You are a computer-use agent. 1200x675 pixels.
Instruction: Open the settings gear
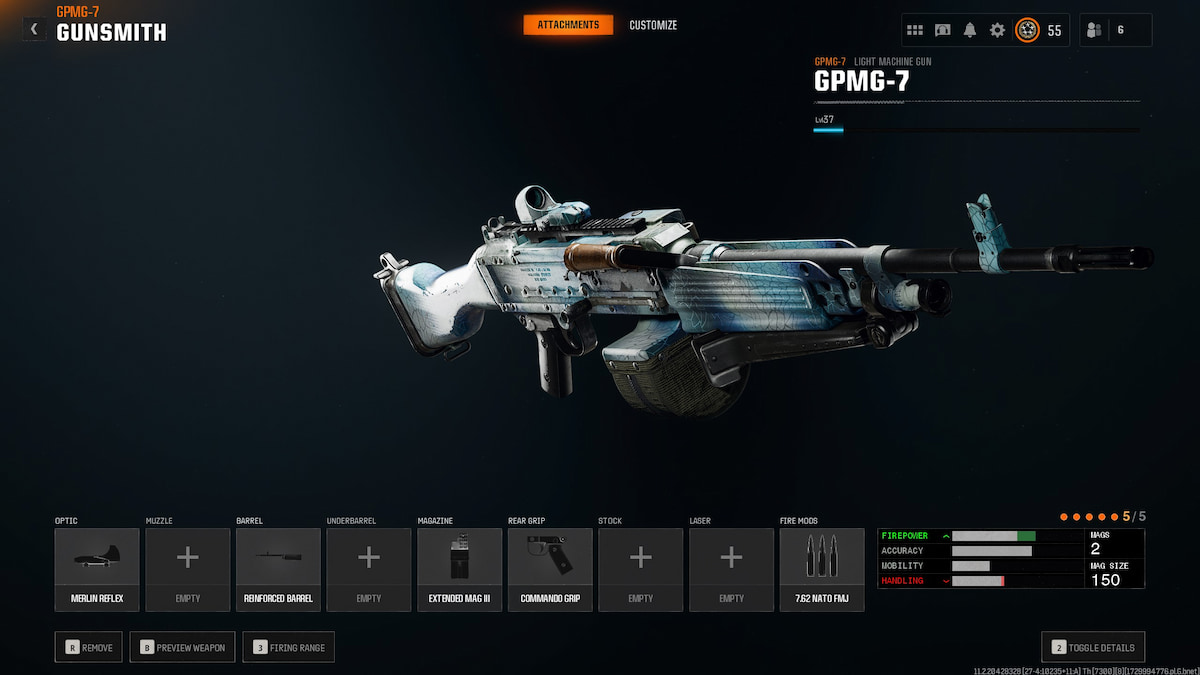997,30
